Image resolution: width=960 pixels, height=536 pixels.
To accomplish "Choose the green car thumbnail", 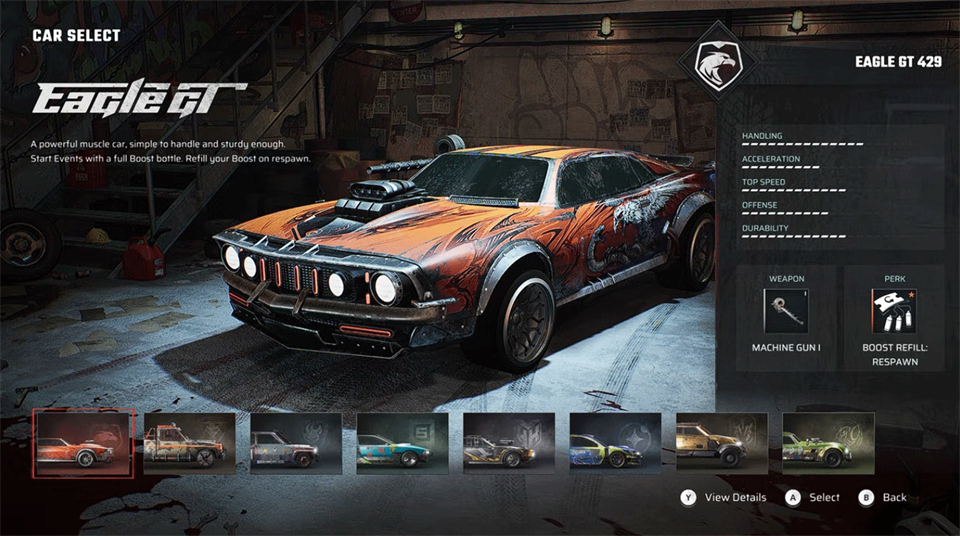I will (x=828, y=443).
